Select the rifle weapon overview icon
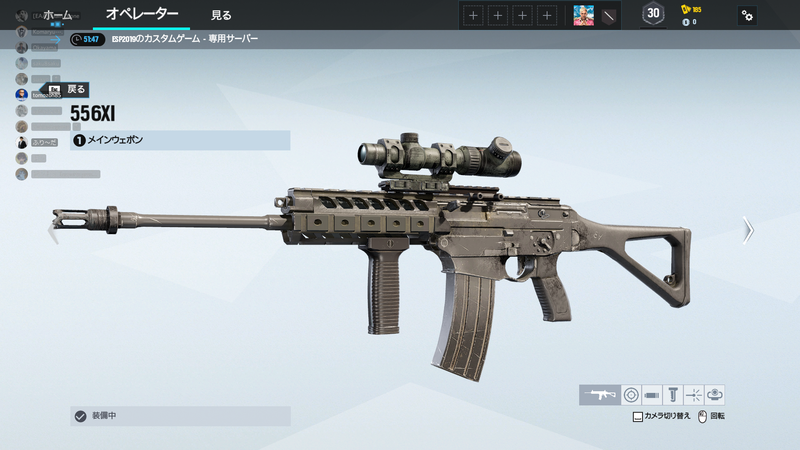The image size is (800, 450). coord(599,395)
